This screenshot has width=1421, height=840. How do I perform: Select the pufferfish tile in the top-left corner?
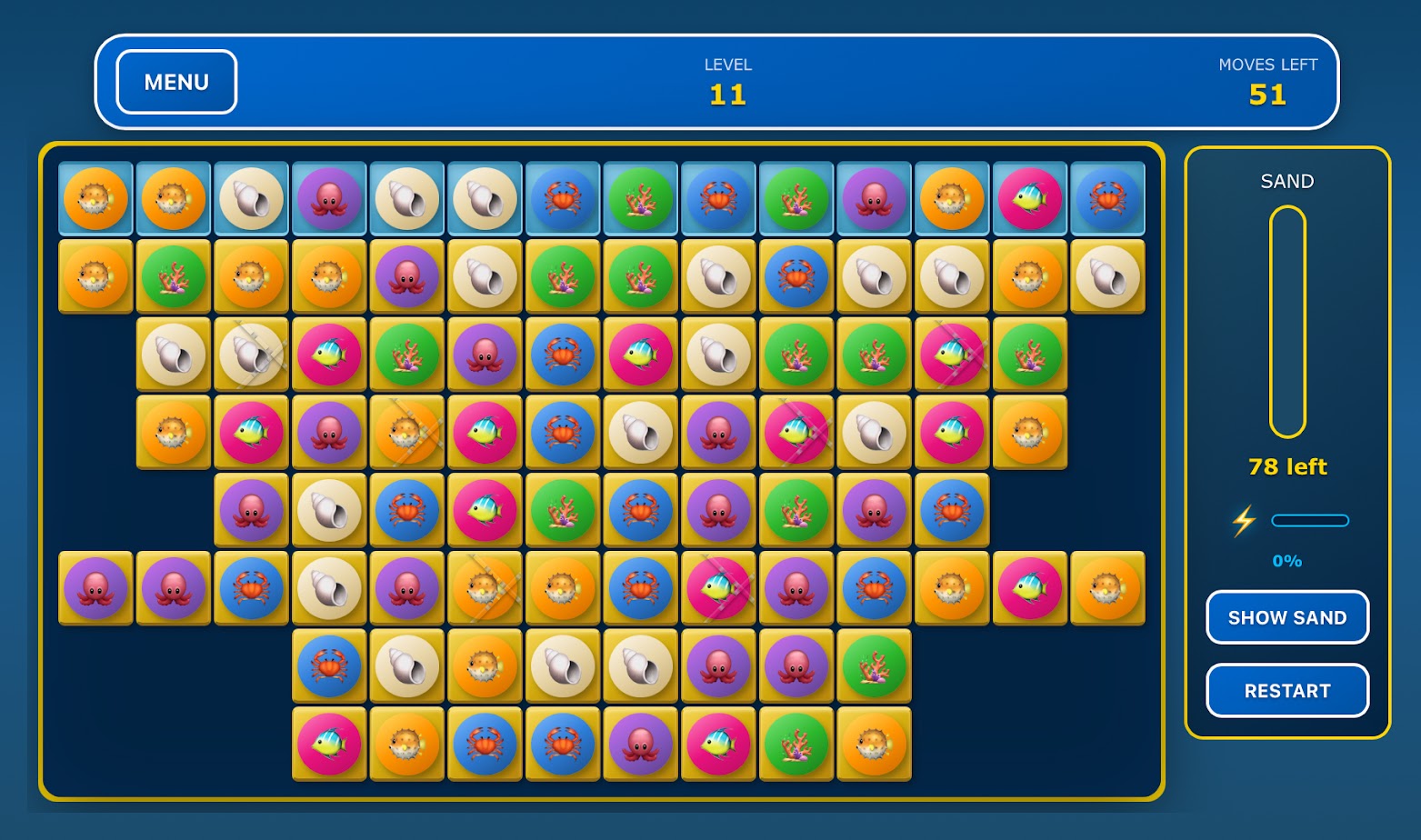[95, 199]
